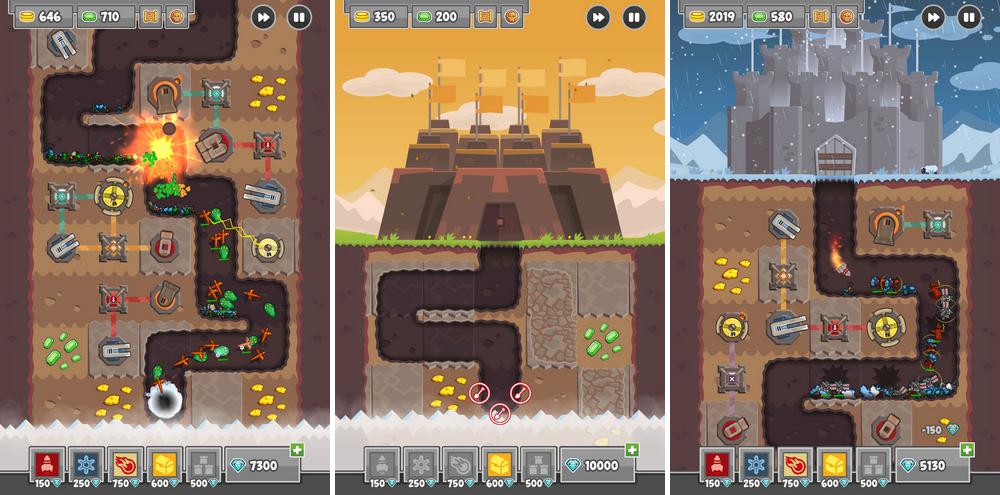Select the gray crates power-up beside 7300 gems
This screenshot has width=1000, height=495.
point(202,464)
